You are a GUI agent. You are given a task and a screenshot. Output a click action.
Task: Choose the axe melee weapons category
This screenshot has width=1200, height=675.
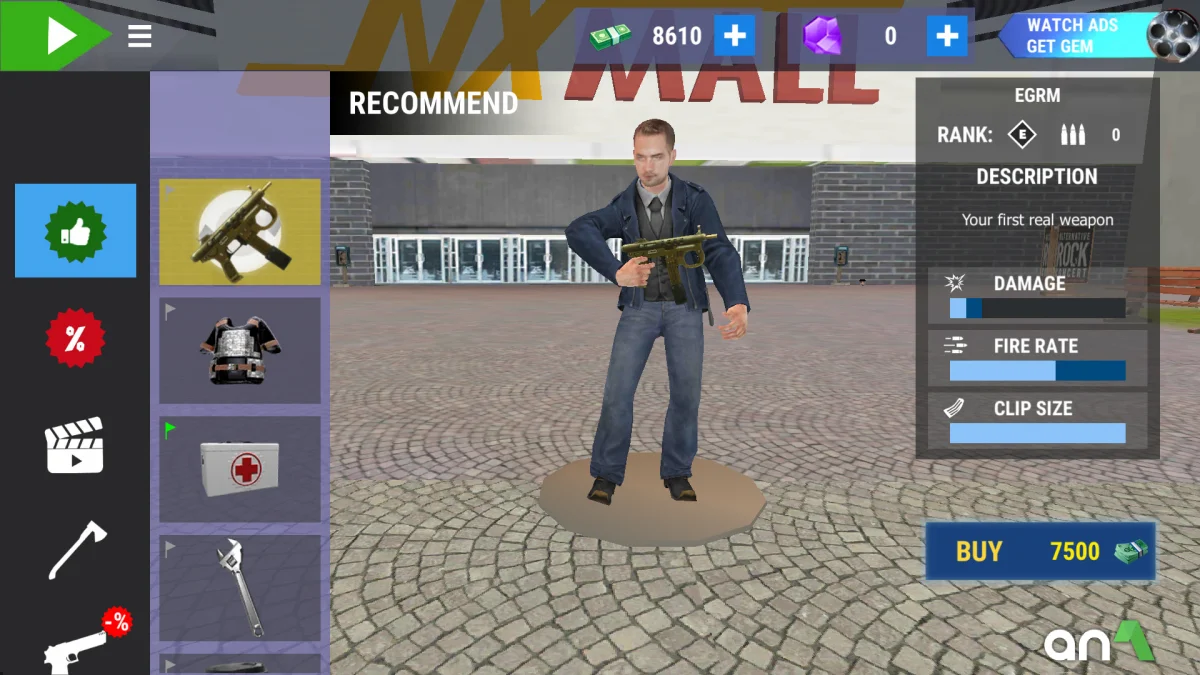pos(77,549)
